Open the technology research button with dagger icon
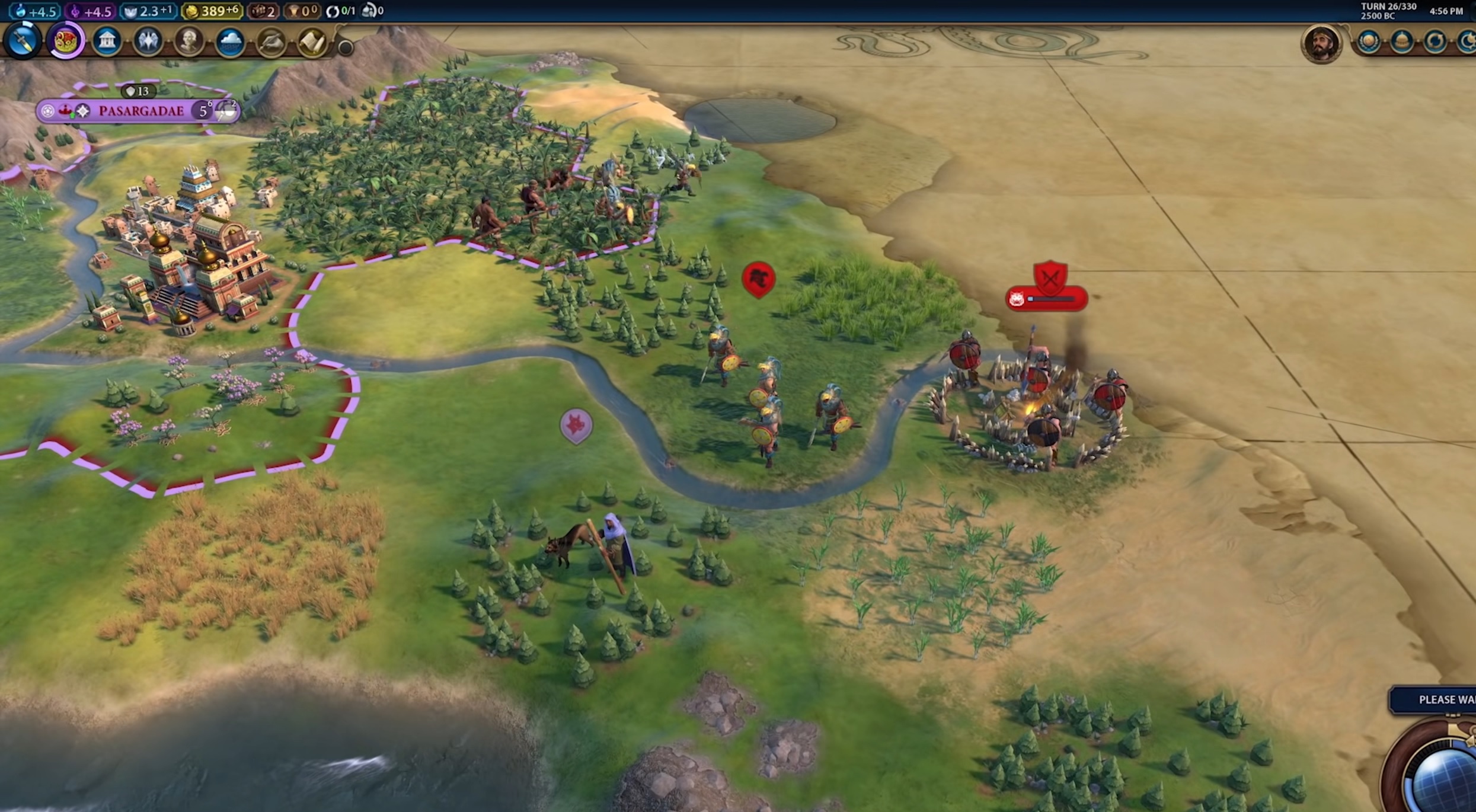Image resolution: width=1476 pixels, height=812 pixels. (23, 41)
